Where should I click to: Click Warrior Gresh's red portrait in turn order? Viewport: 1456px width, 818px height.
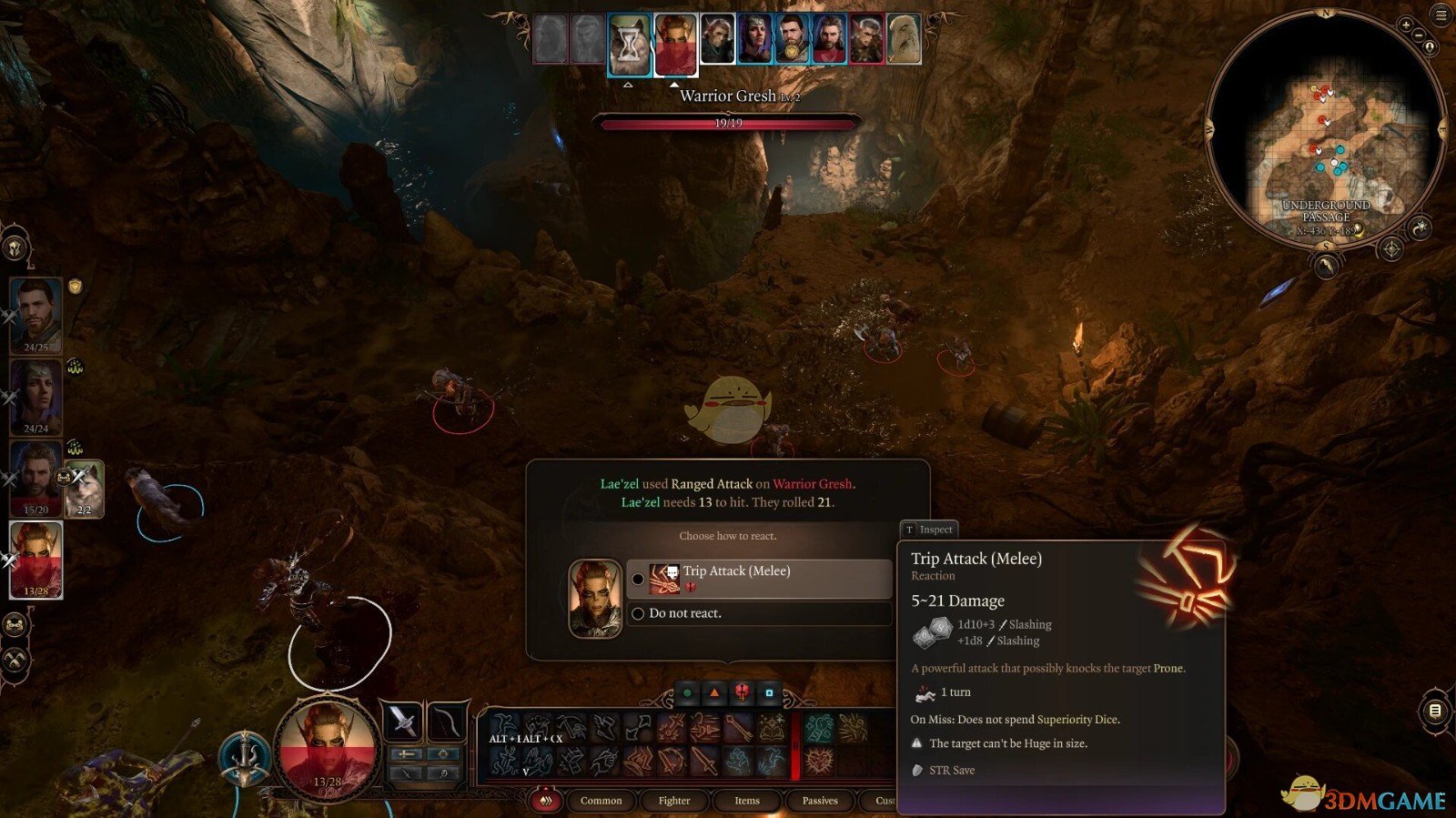click(675, 44)
